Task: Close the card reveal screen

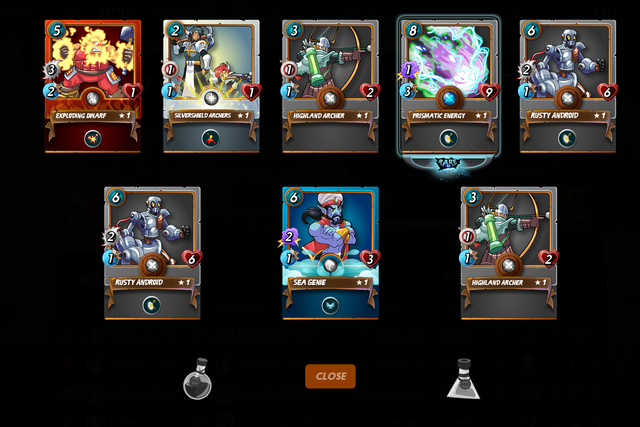Action: click(x=330, y=376)
